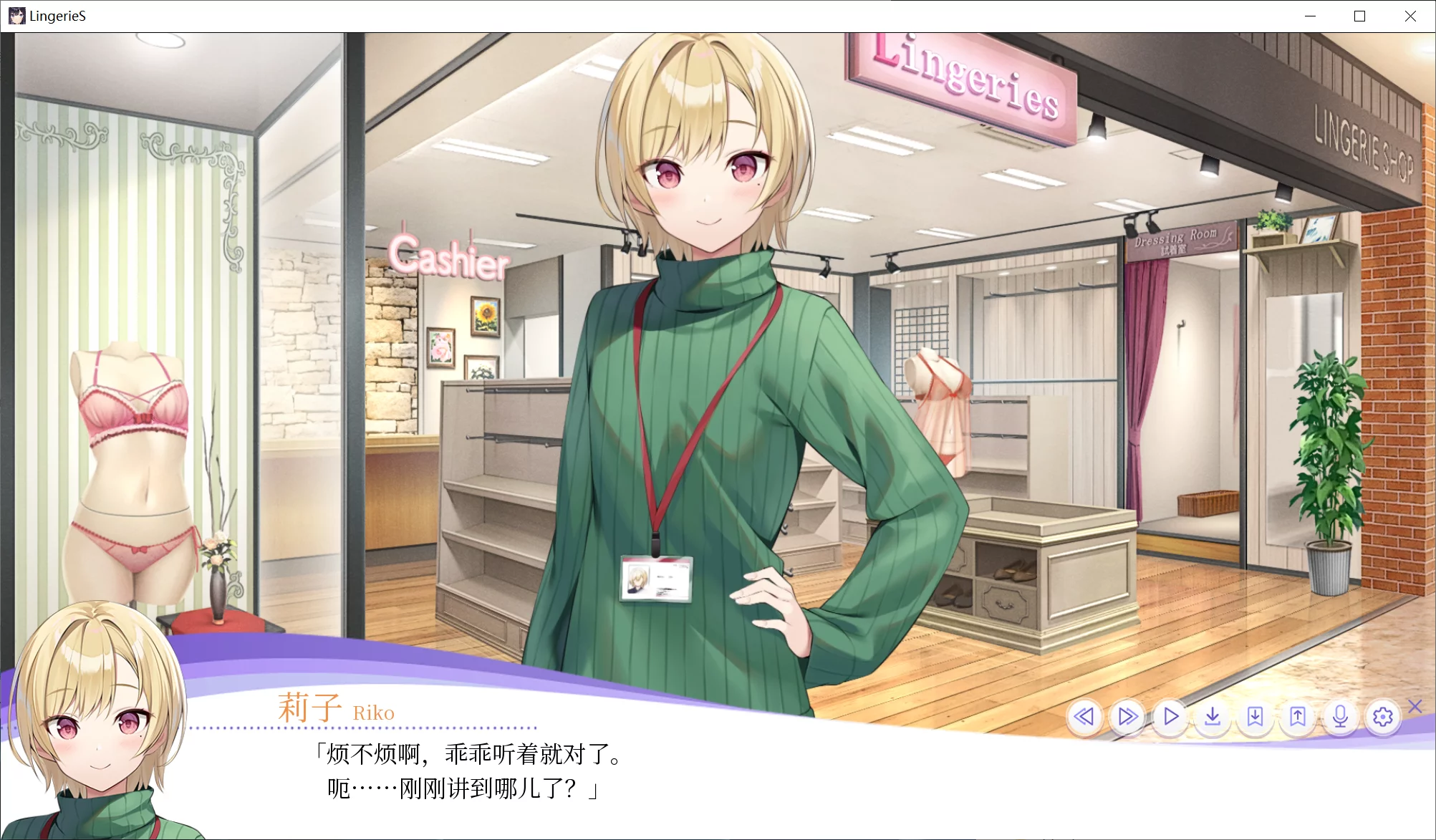Maximize the game window

point(1360,16)
